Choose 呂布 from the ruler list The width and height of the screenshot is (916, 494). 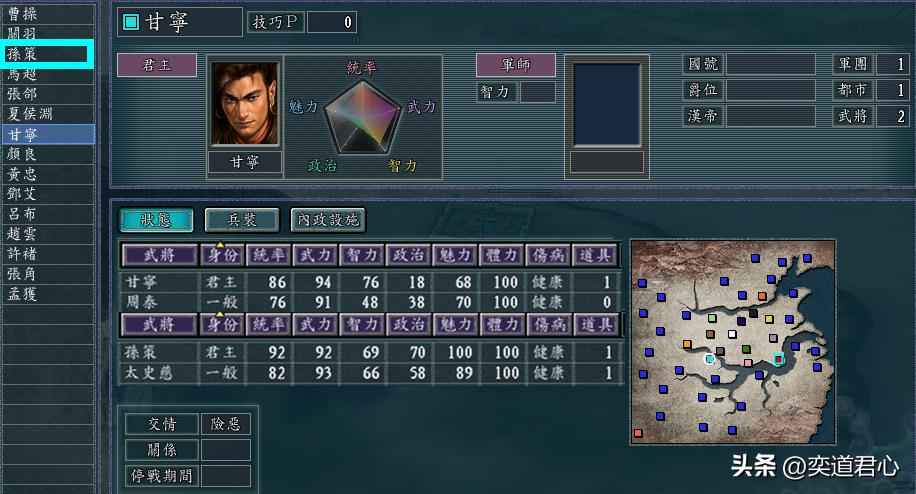(22, 214)
